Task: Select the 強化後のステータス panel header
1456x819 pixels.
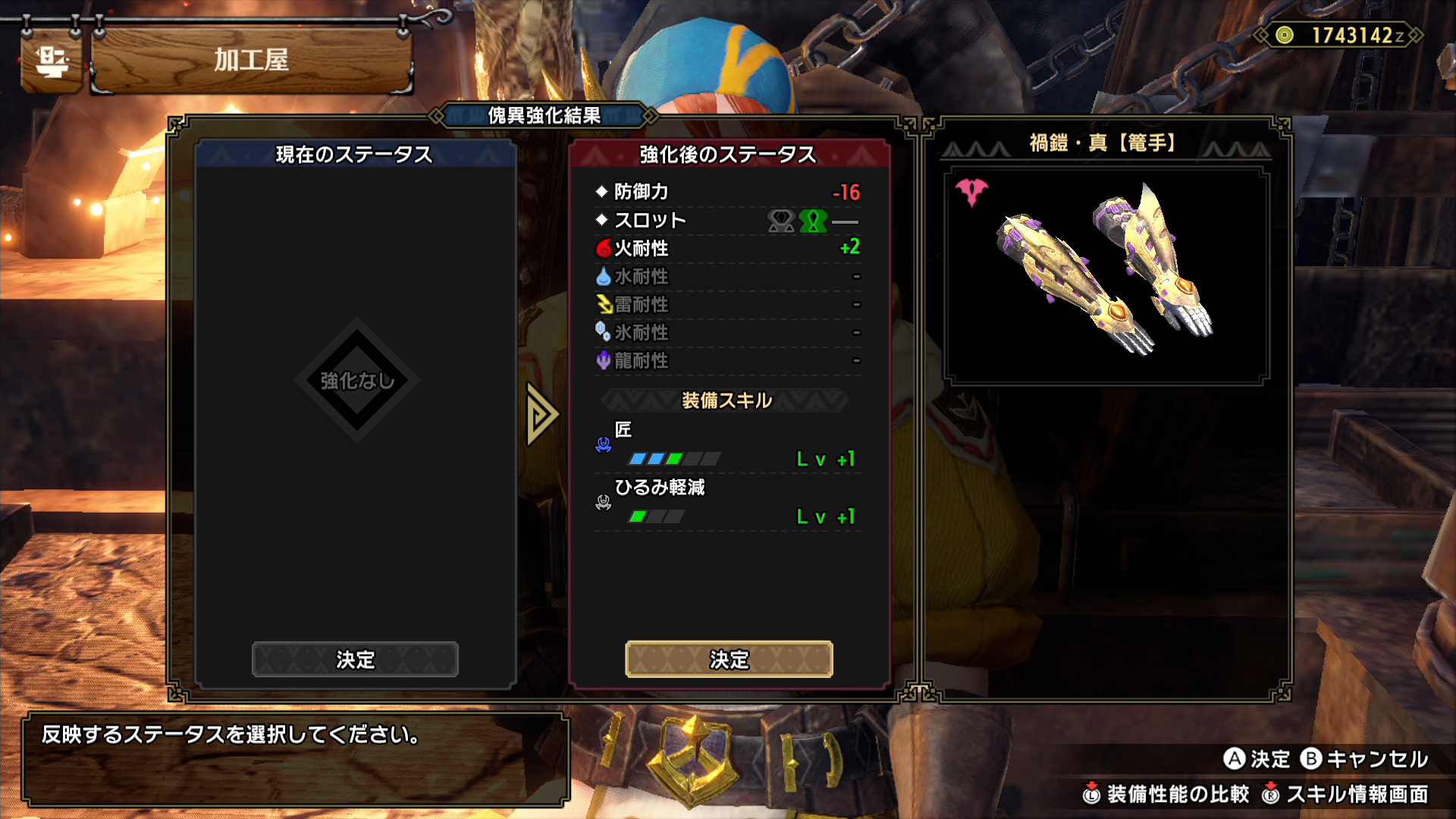Action: coord(728,155)
